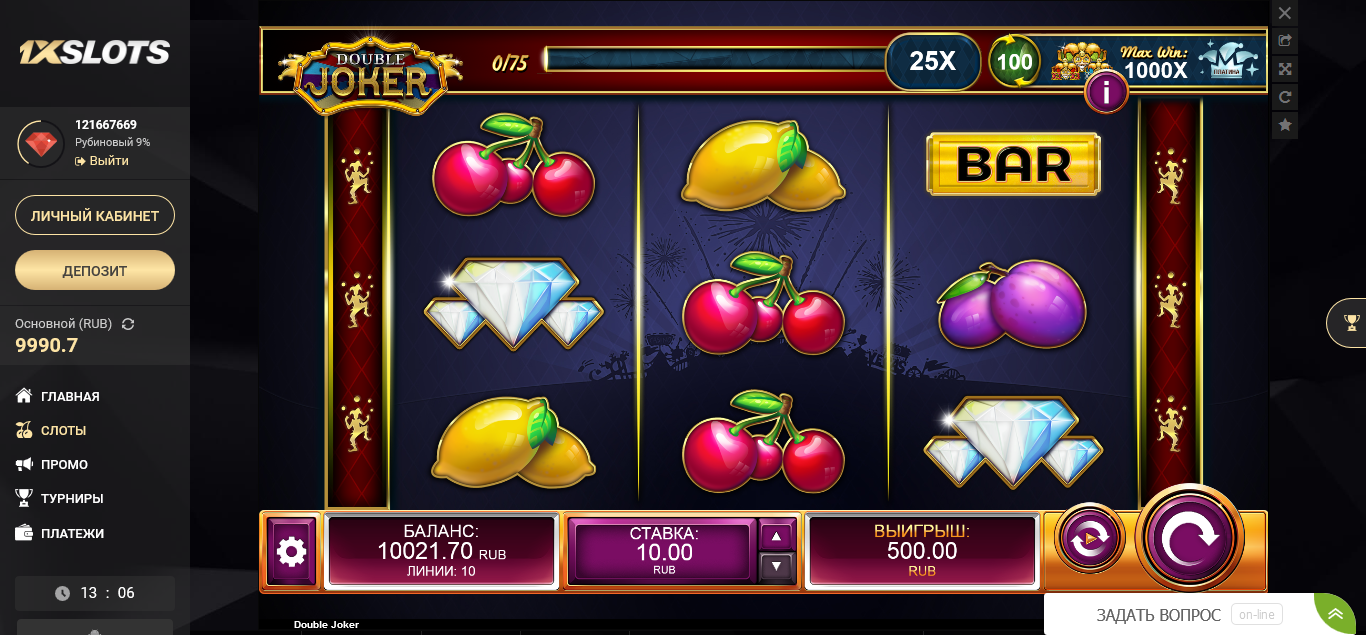Open the Турниры section

72,498
